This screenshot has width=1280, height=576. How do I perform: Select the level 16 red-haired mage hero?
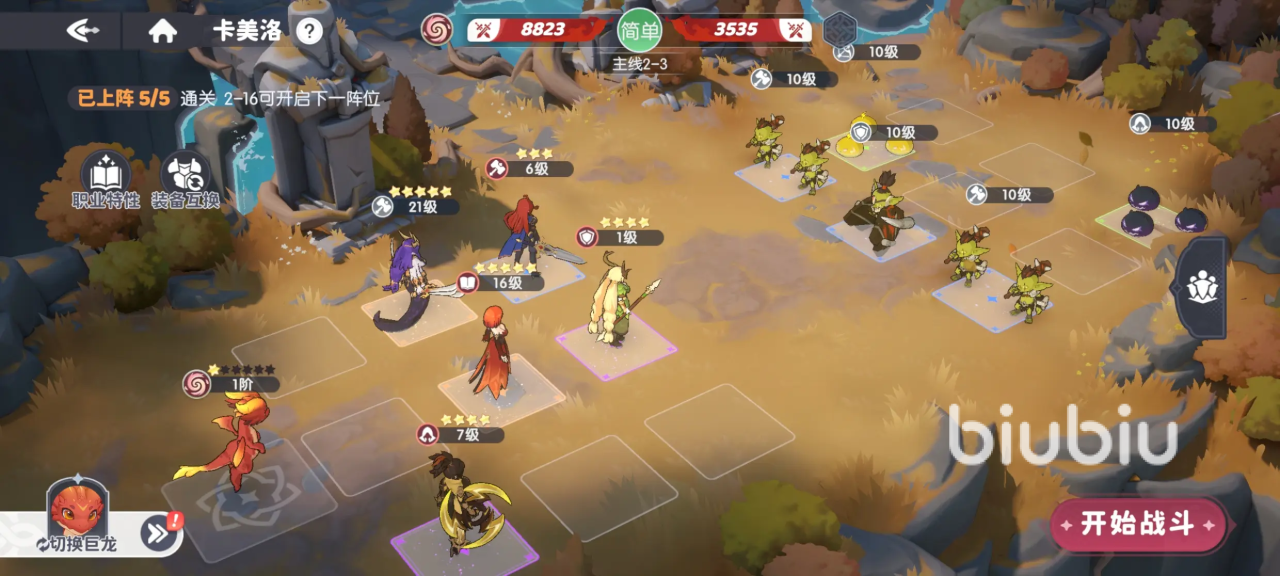tap(492, 355)
